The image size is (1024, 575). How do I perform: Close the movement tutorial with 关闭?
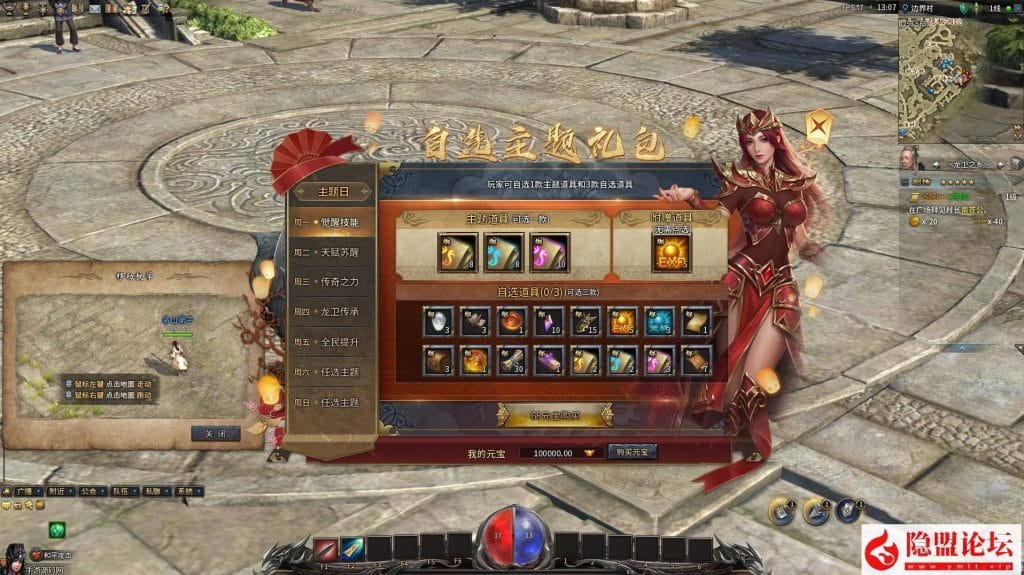215,433
